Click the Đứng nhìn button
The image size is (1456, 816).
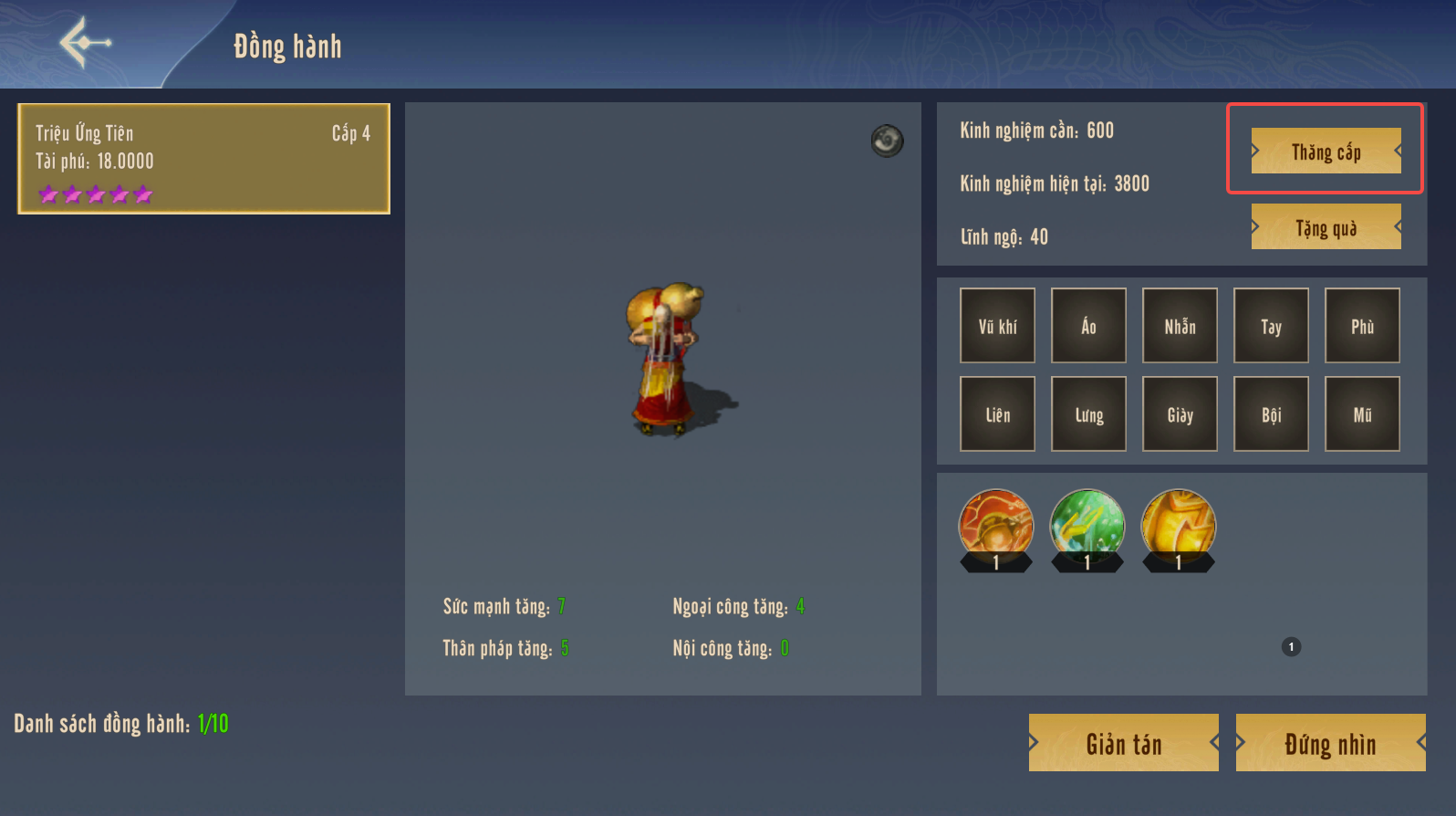coord(1330,743)
